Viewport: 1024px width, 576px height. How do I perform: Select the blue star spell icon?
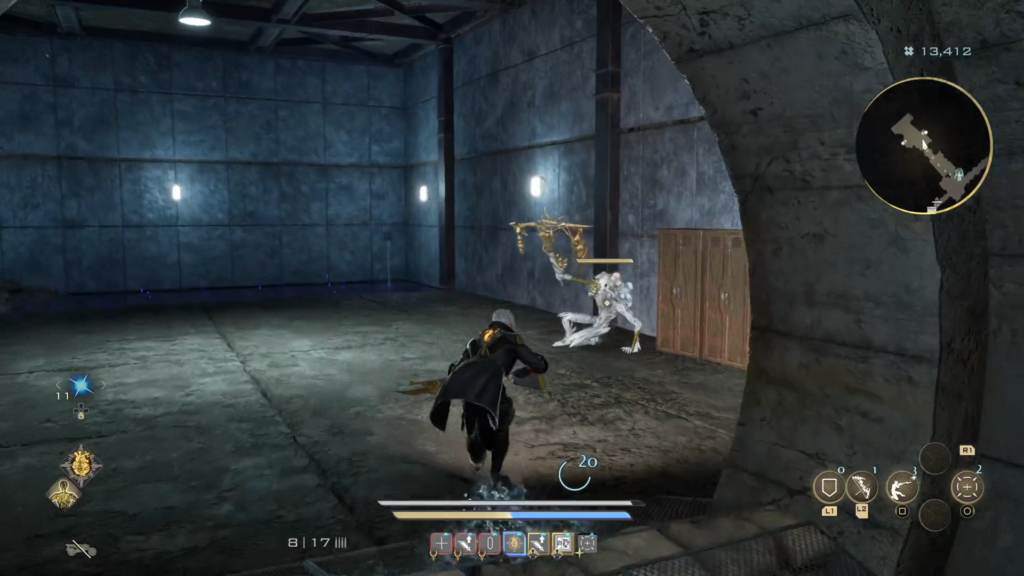[x=80, y=385]
